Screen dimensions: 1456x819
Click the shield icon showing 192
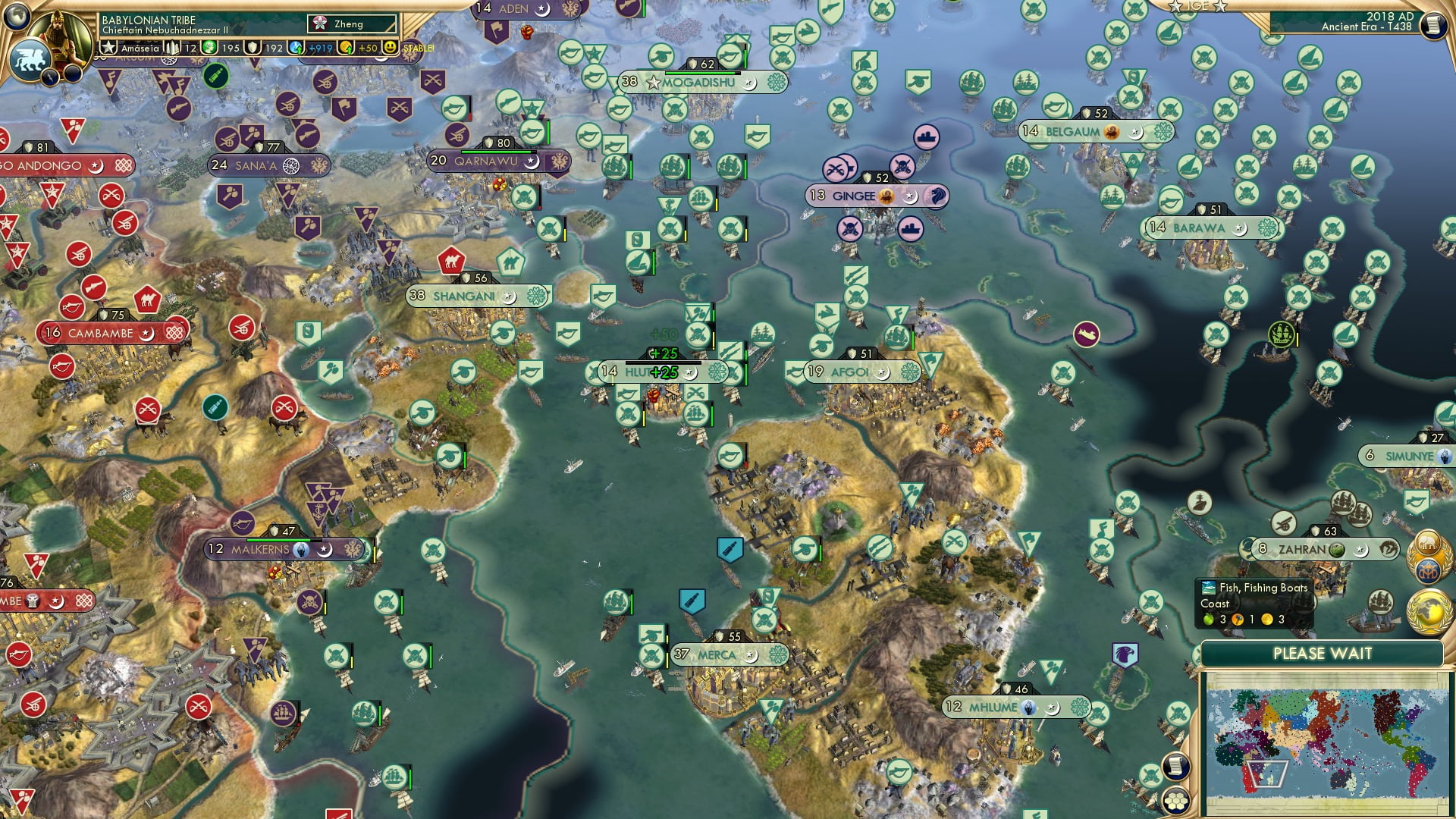tap(253, 47)
